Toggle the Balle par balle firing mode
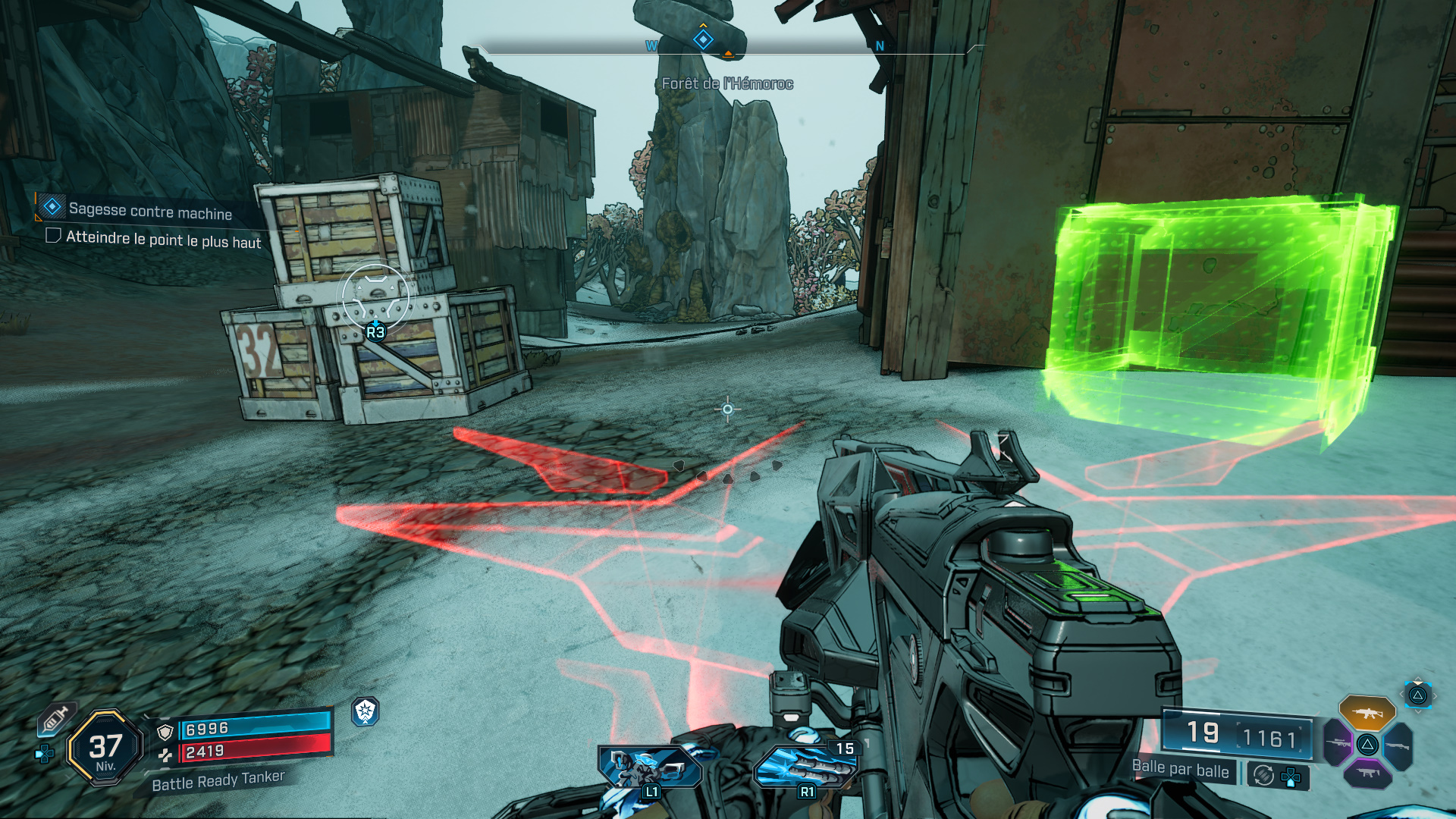This screenshot has height=819, width=1456. click(x=1180, y=769)
